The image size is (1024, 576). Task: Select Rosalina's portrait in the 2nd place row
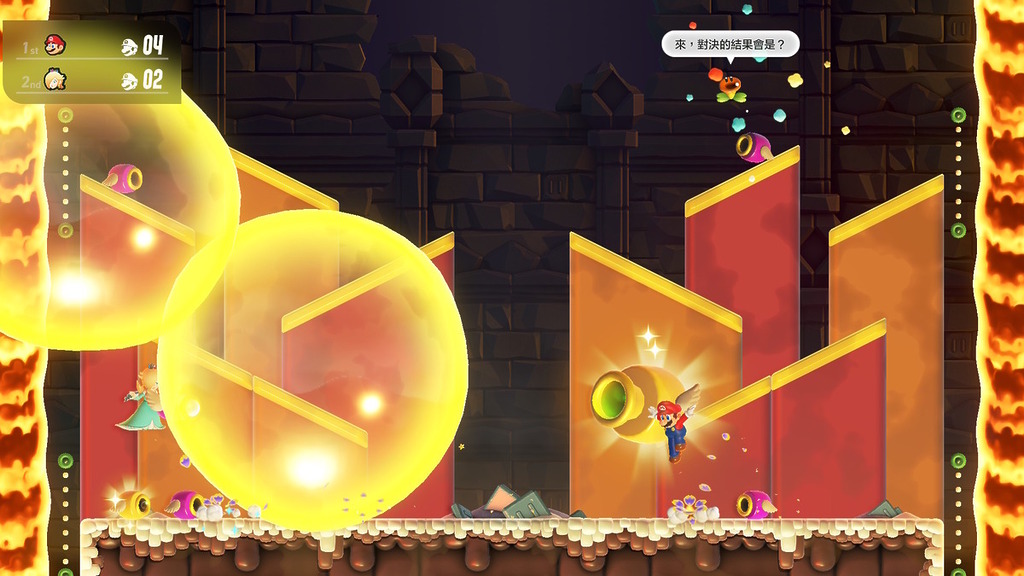point(55,80)
